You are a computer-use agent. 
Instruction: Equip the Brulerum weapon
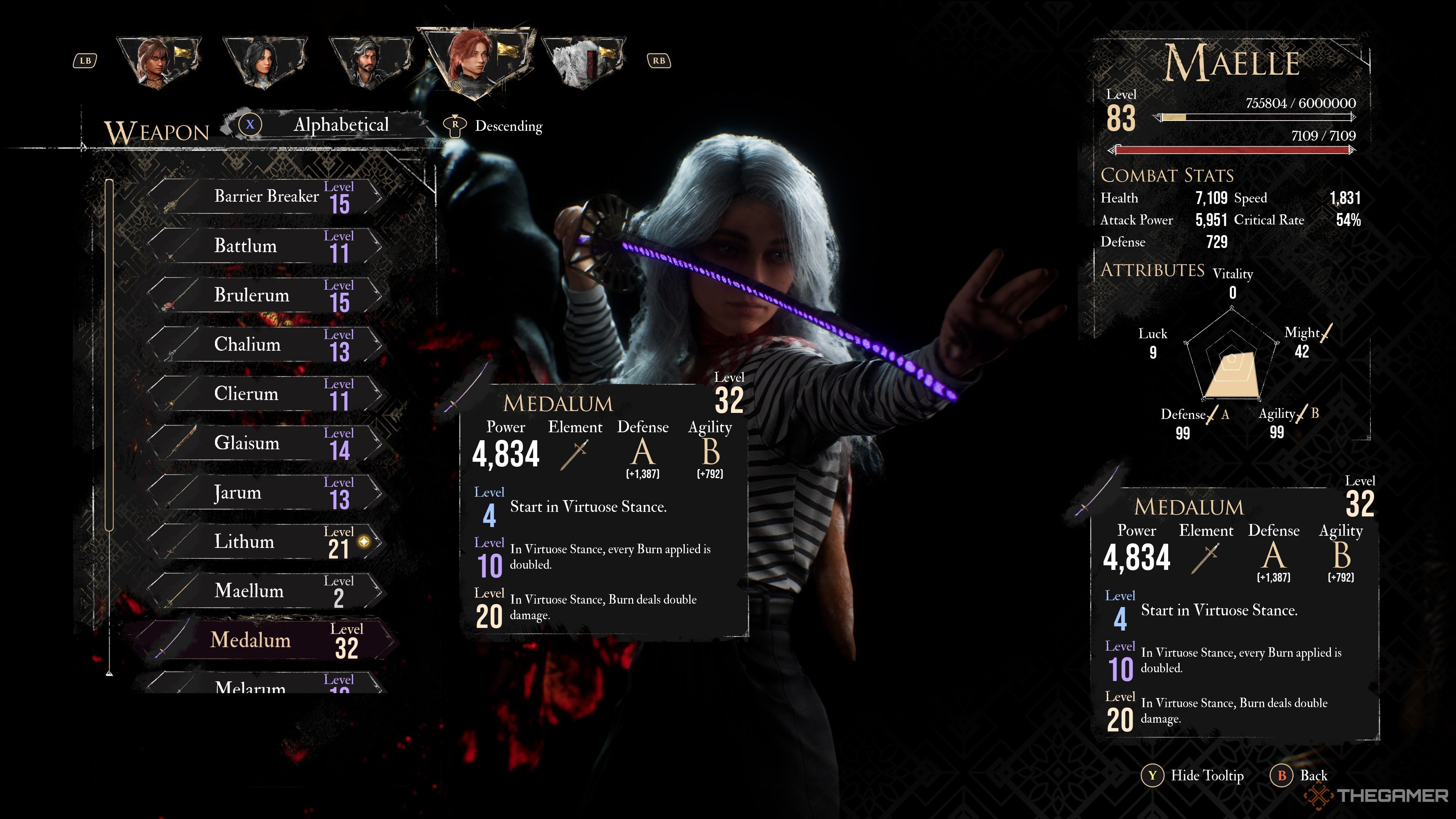pos(266,295)
